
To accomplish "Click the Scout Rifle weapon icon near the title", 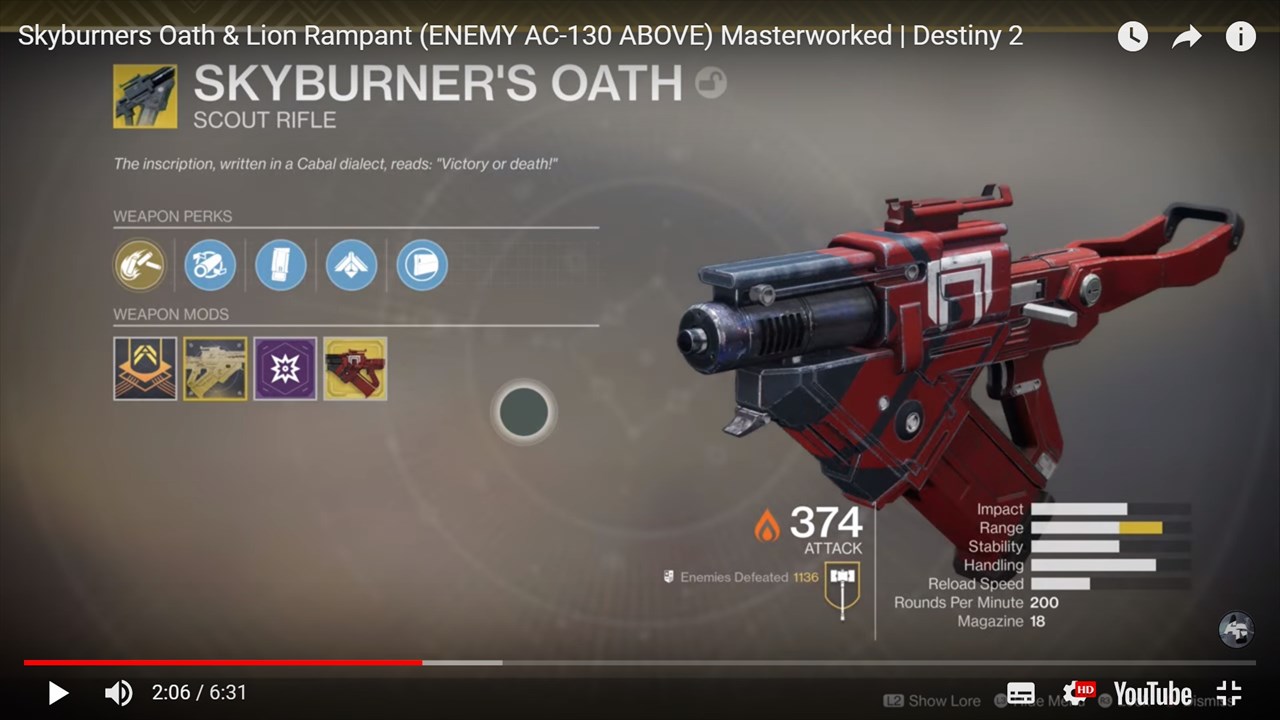I will tap(146, 96).
